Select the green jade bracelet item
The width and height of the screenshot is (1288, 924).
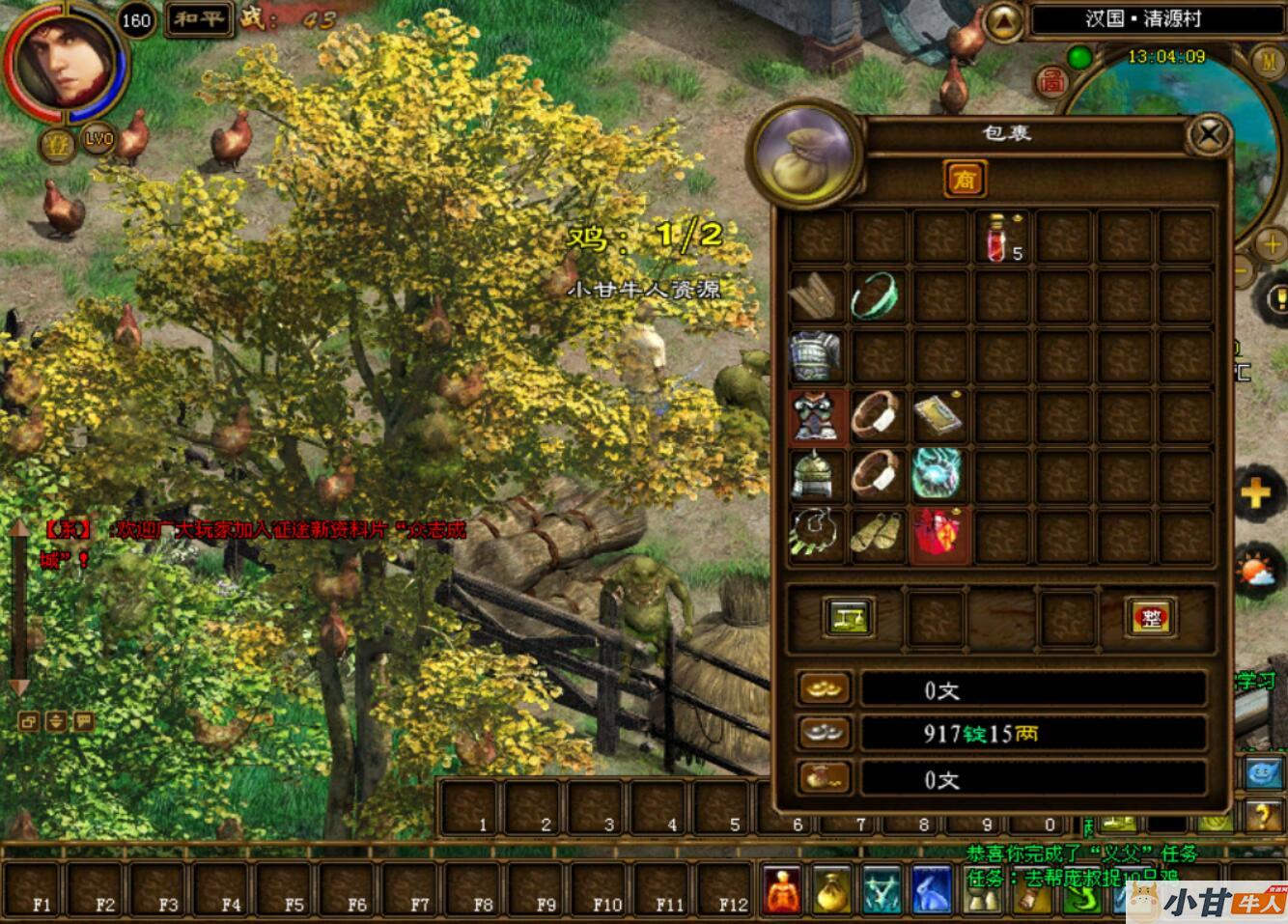[877, 296]
